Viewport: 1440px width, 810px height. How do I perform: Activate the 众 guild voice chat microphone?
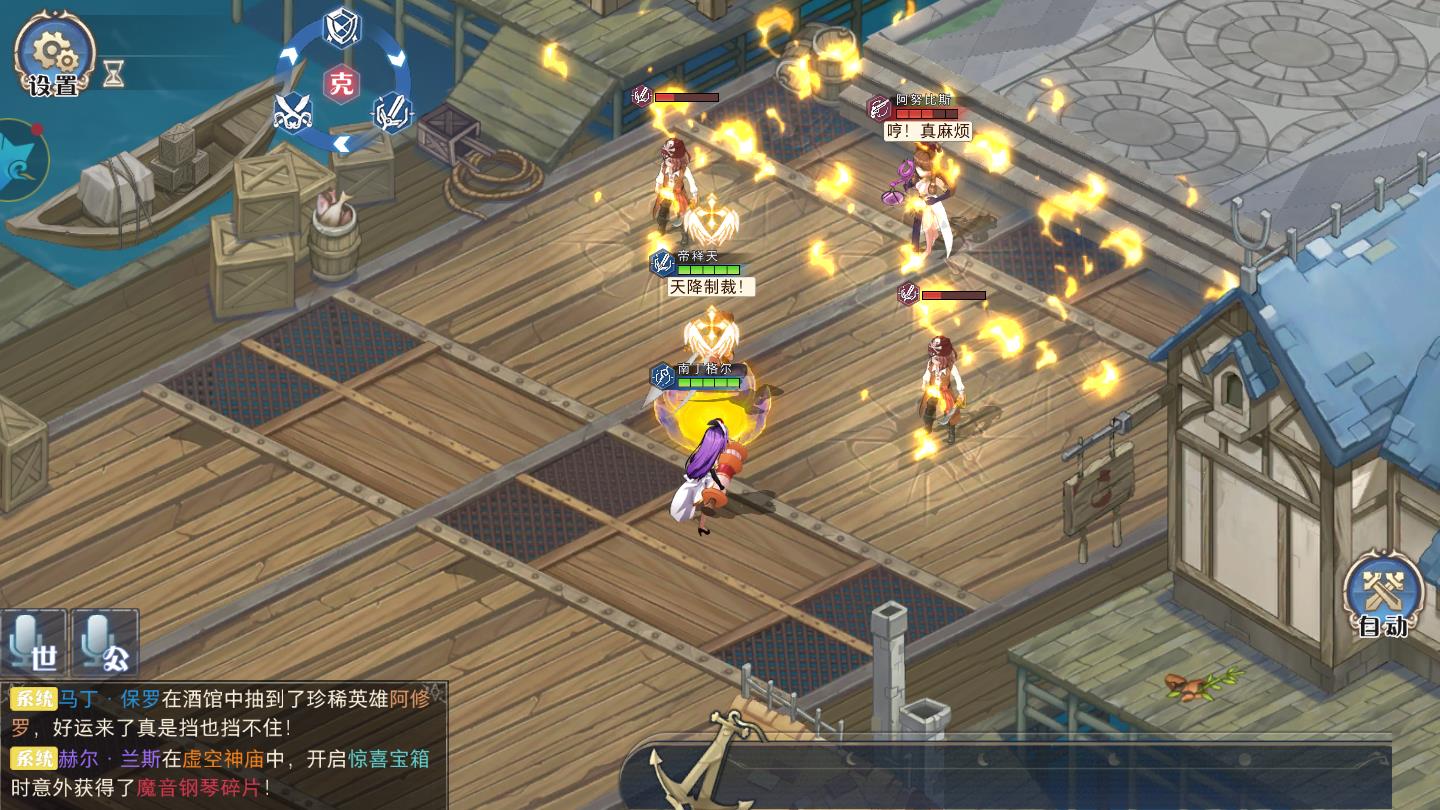pos(105,642)
